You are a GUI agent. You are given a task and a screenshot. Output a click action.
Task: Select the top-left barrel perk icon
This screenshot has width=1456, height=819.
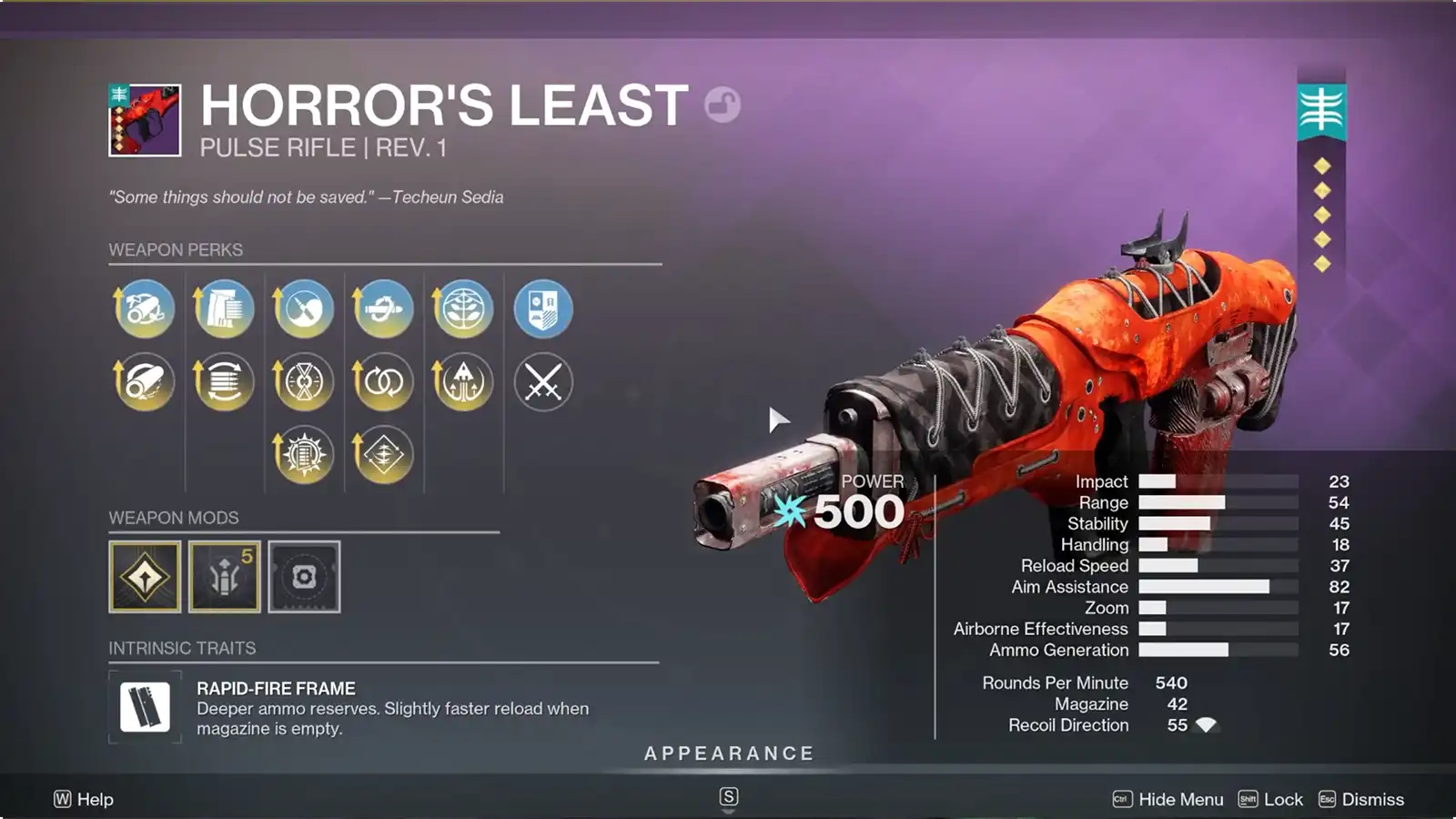pos(143,309)
